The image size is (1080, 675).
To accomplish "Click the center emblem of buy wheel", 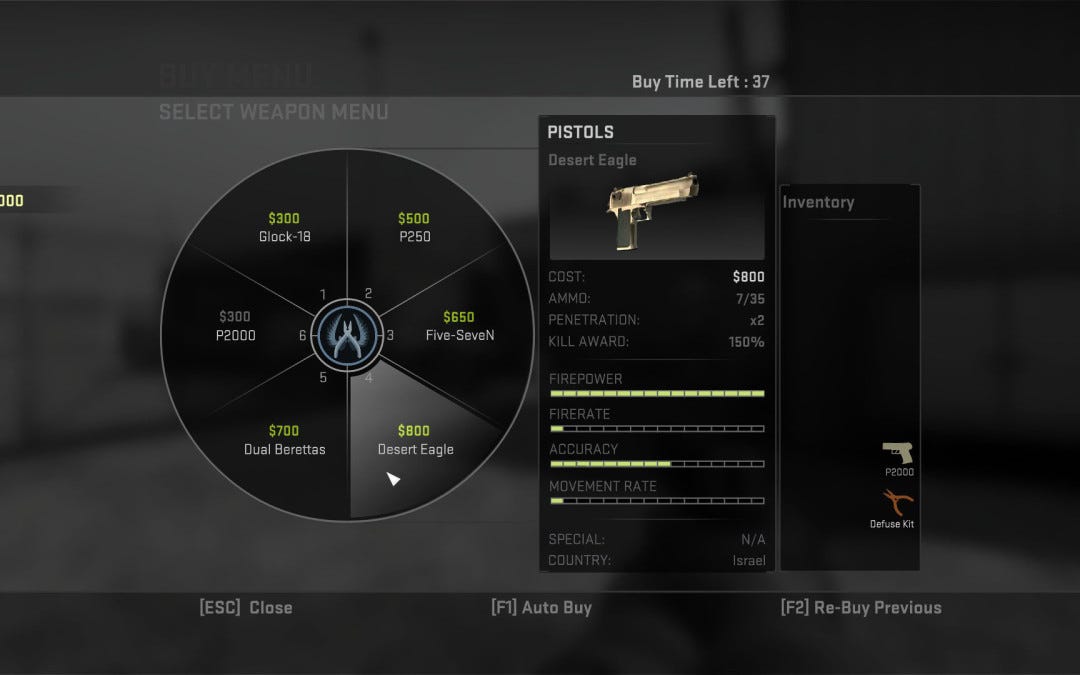I will pos(346,335).
